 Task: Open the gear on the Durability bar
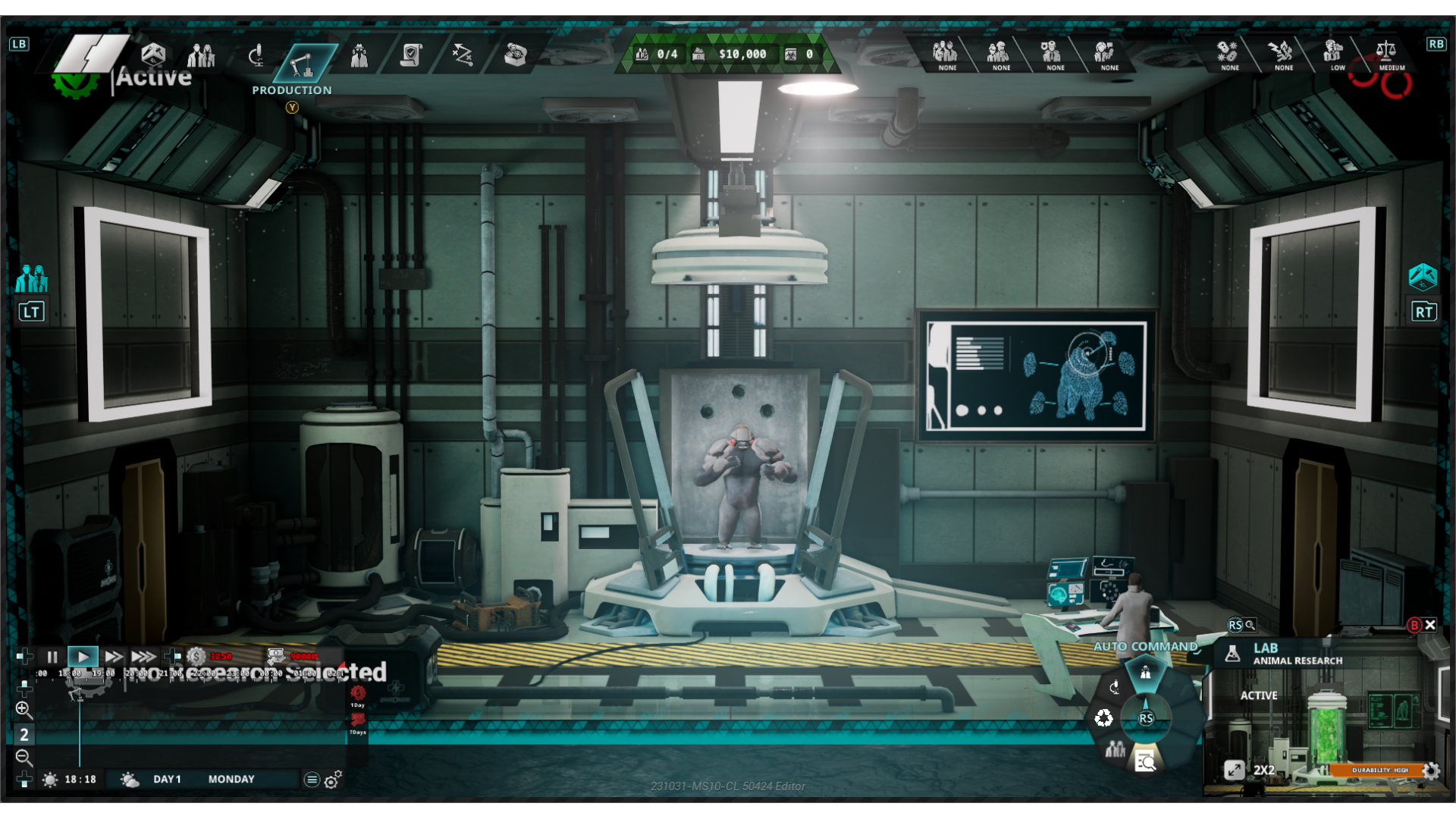tap(1431, 771)
